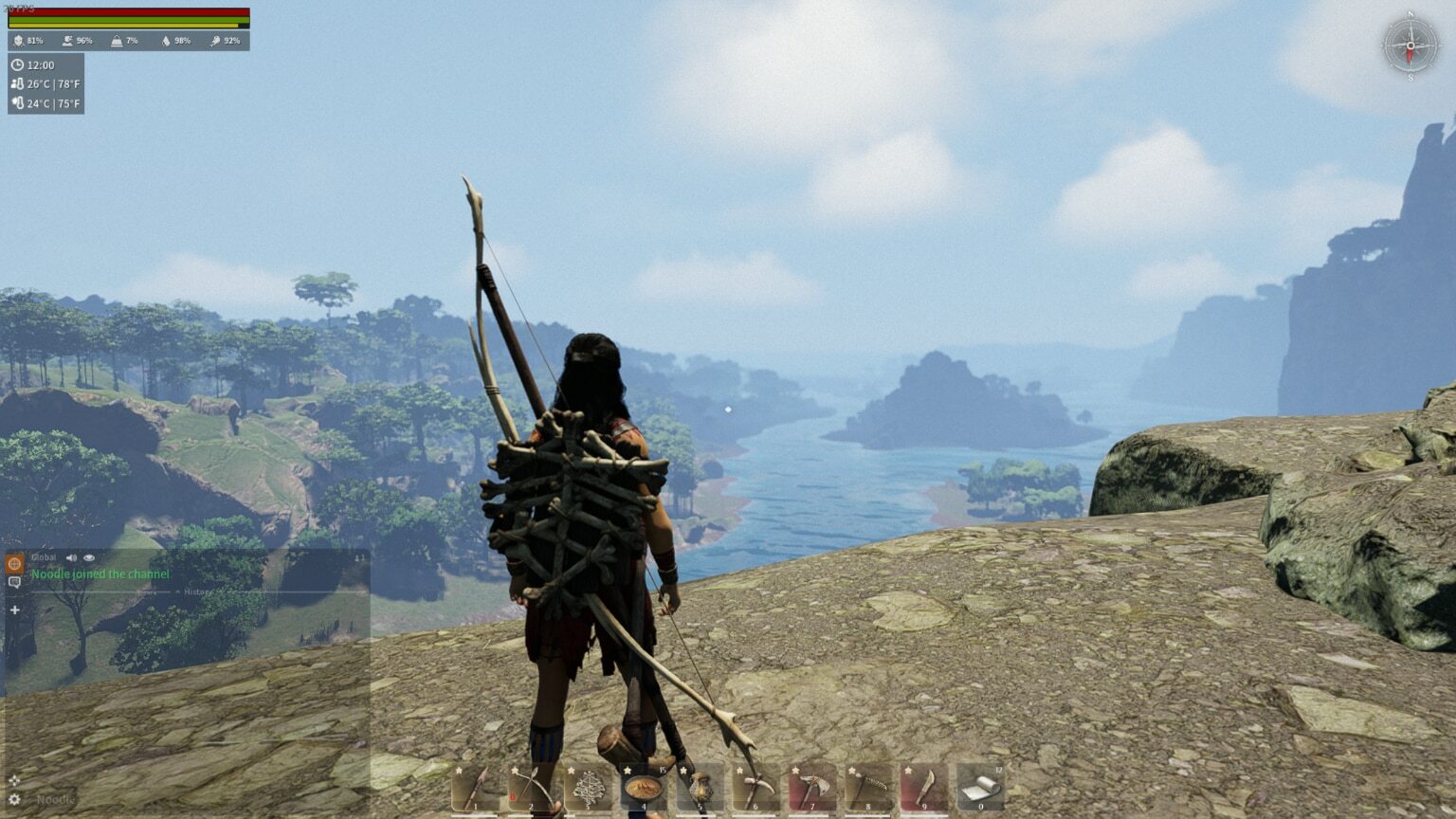Click the Noodle joined the channel message
Viewport: 1456px width, 819px height.
pos(100,573)
